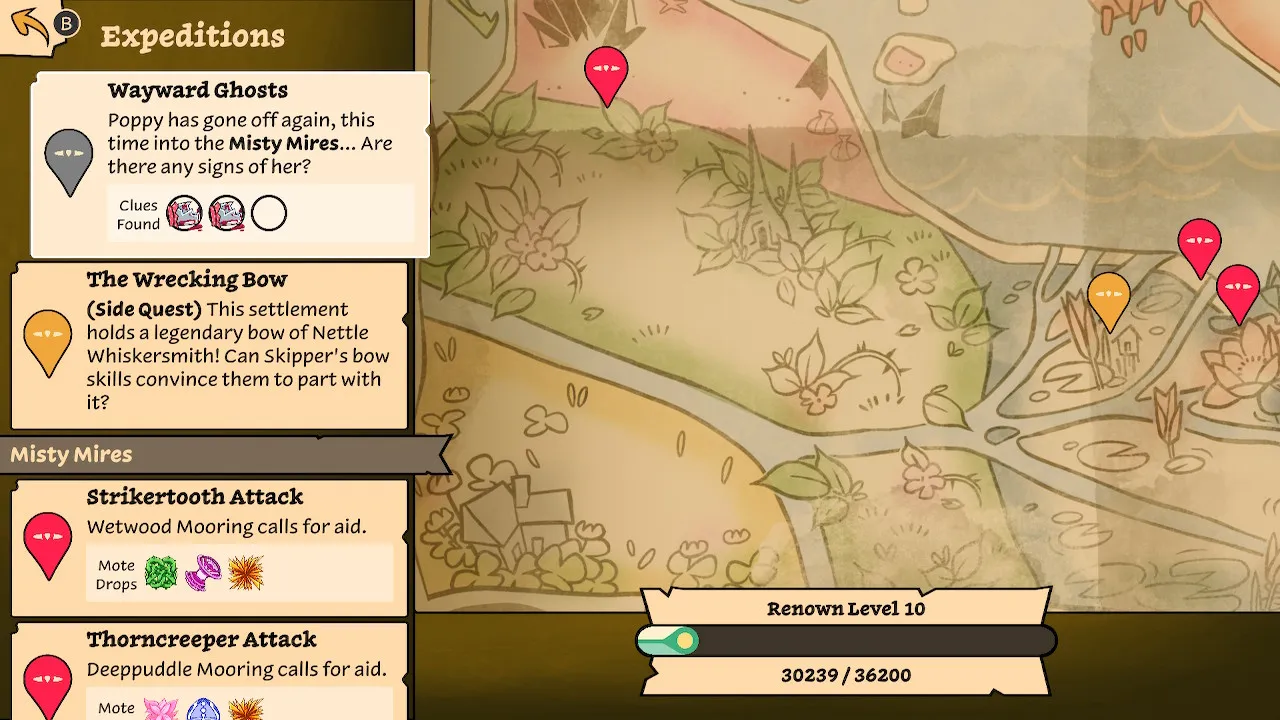Pick the Thorncreeper Attack expedition
The image size is (1280, 720).
210,668
